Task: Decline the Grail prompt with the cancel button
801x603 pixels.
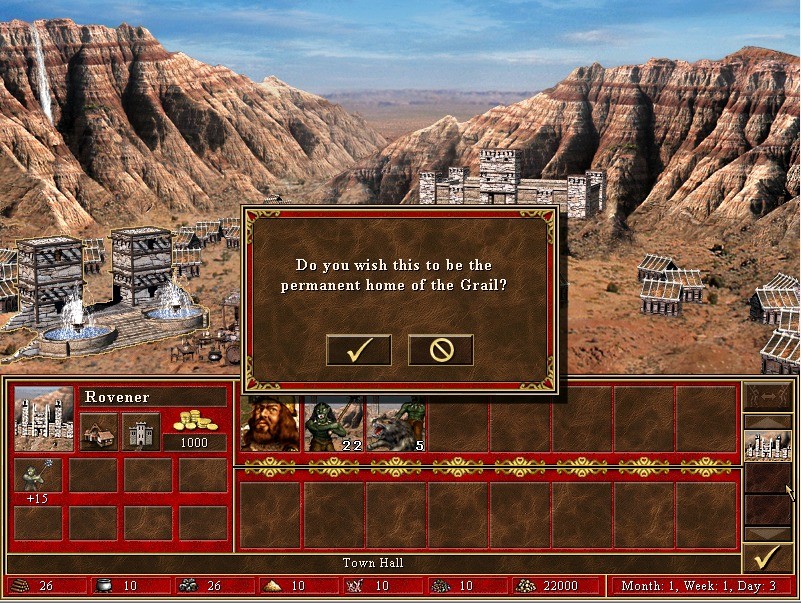Action: pos(440,349)
